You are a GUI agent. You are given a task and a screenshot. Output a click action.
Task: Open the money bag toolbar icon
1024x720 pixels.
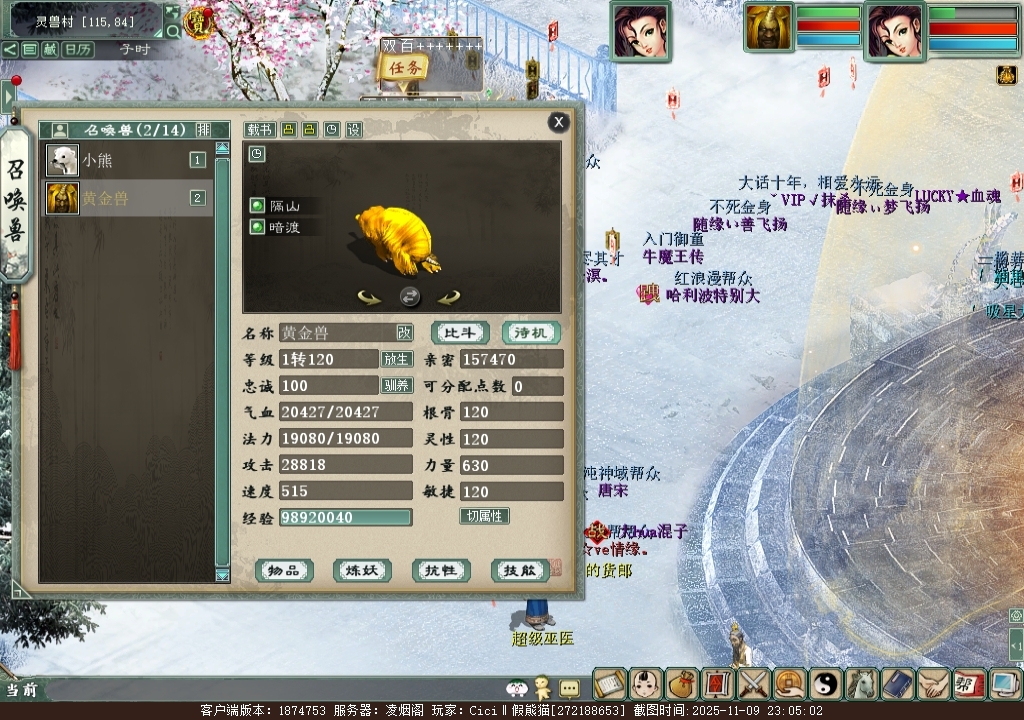click(x=681, y=684)
